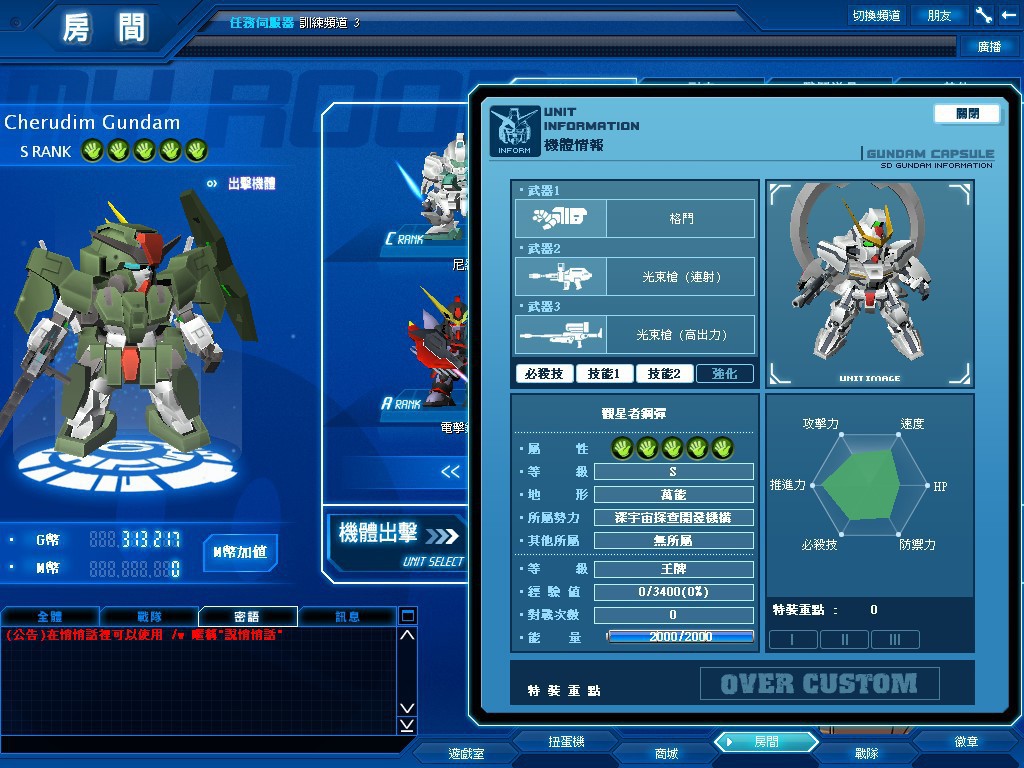Open the 徽章 badge menu
The image size is (1024, 768).
tap(966, 742)
